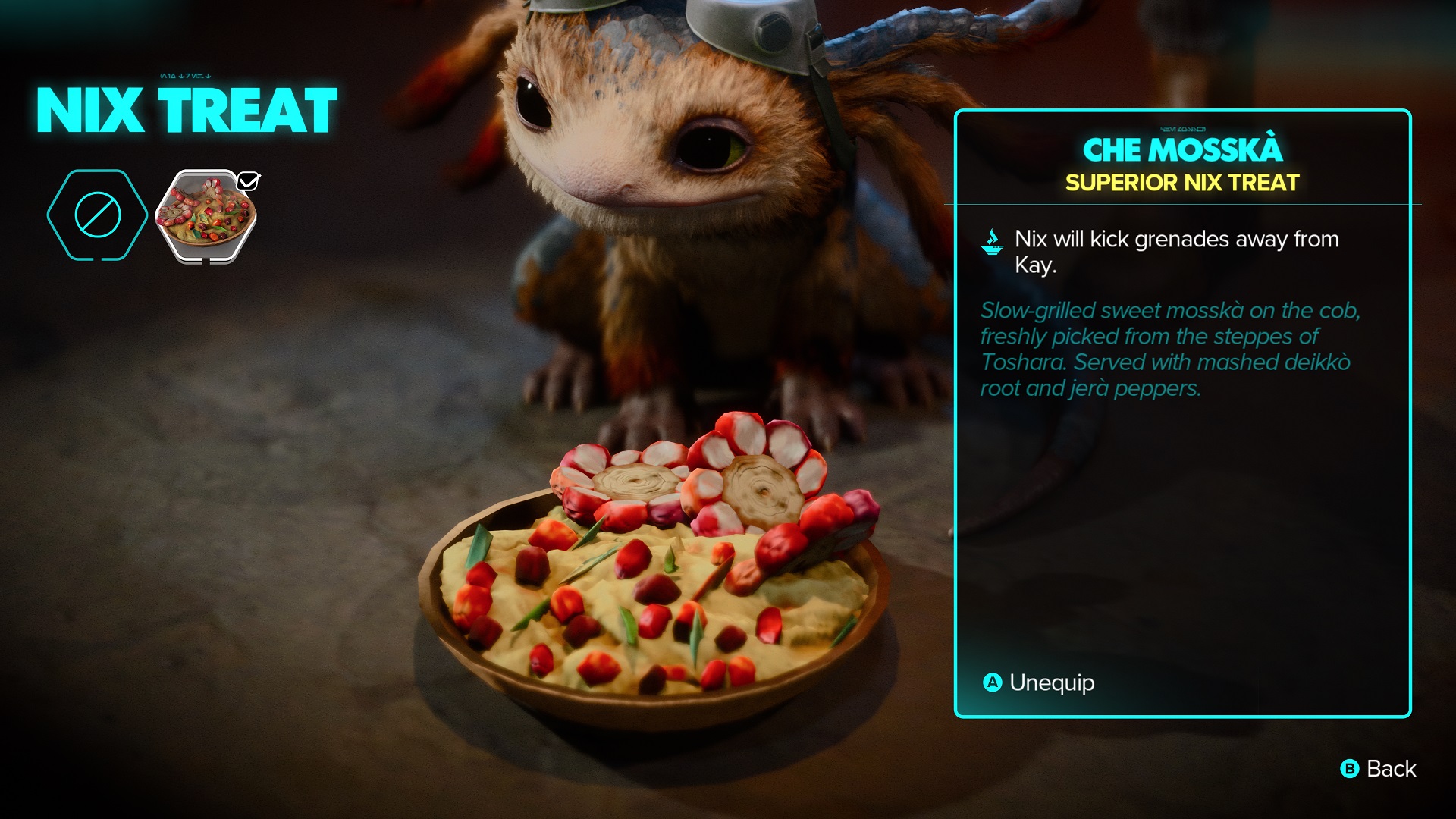Select the empty 'no treat' hexagon slot
Viewport: 1456px width, 819px height.
97,214
